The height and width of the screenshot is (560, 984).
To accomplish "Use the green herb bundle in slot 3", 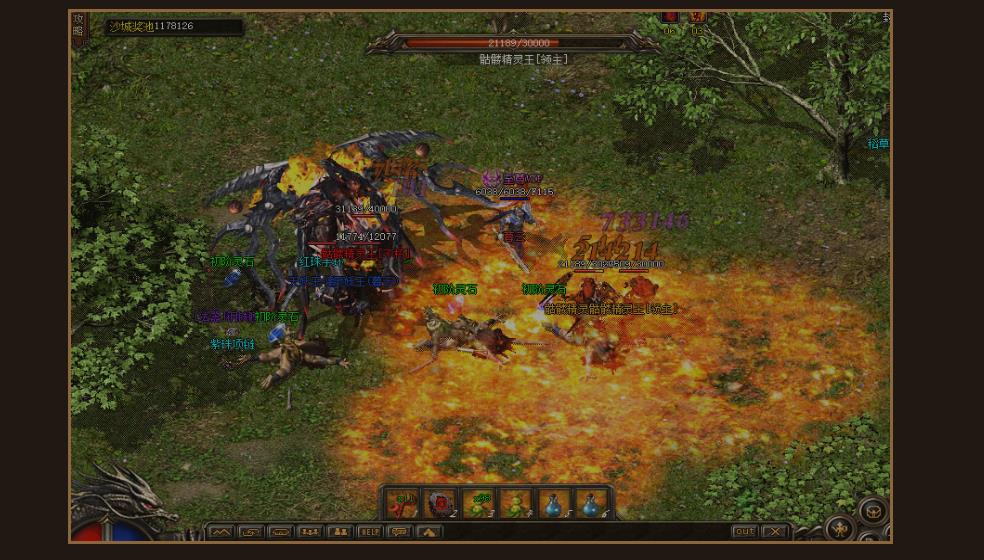I will point(479,503).
